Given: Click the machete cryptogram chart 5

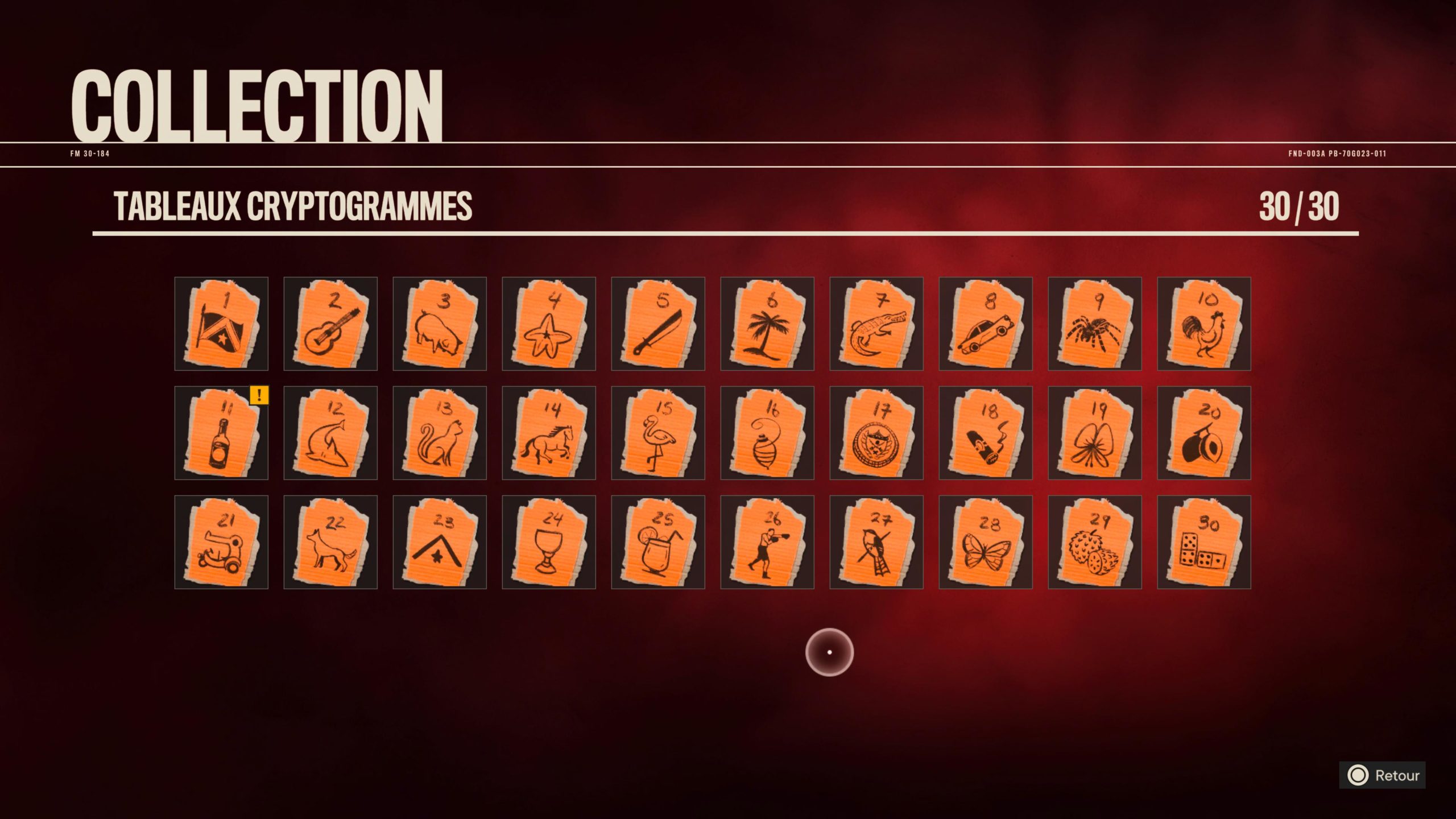Looking at the screenshot, I should [658, 324].
